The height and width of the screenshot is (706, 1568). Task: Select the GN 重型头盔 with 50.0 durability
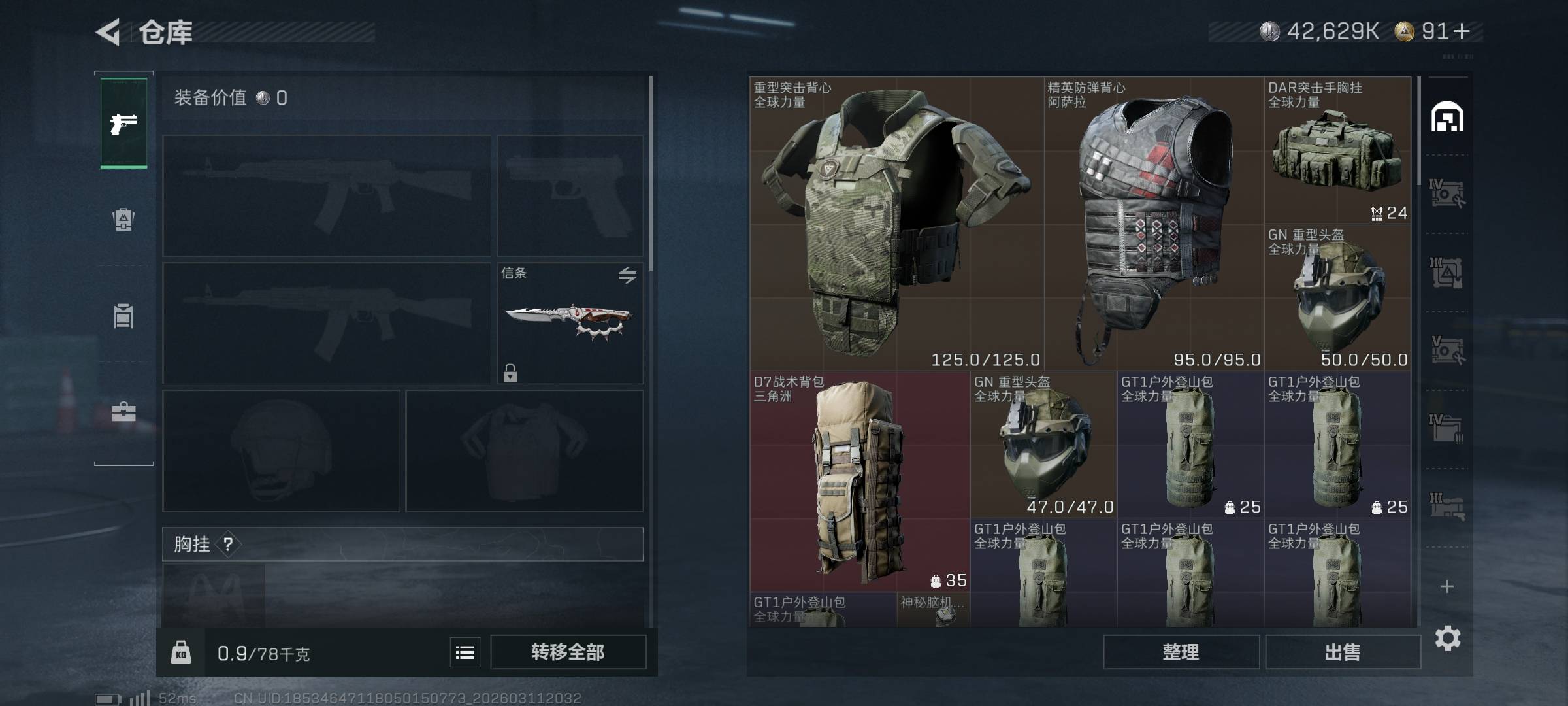[x=1337, y=297]
